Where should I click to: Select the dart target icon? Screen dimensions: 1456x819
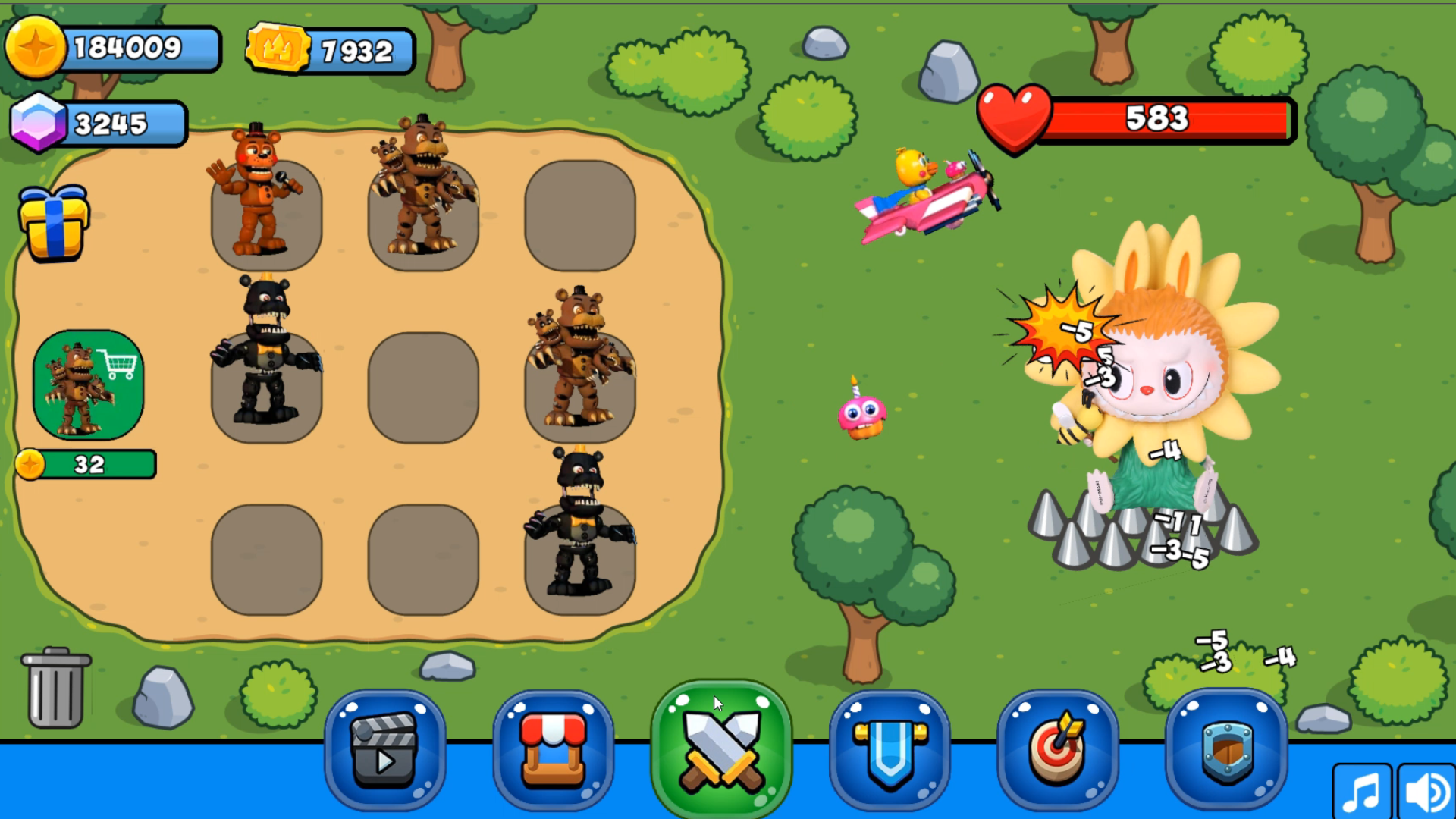pyautogui.click(x=1059, y=751)
